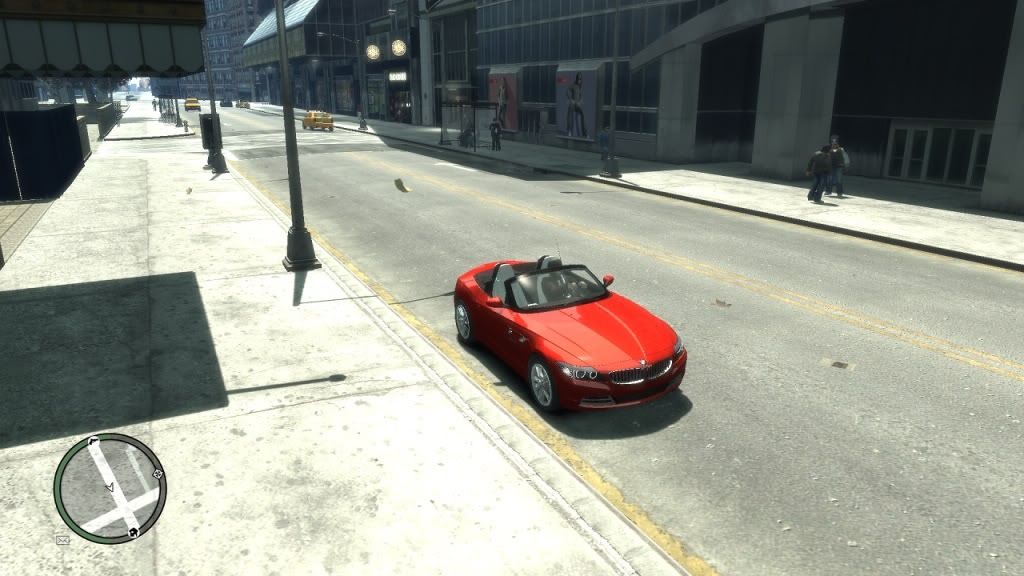This screenshot has height=576, width=1024.
Task: Click the pistol blip atop the minimap
Action: pyautogui.click(x=93, y=439)
